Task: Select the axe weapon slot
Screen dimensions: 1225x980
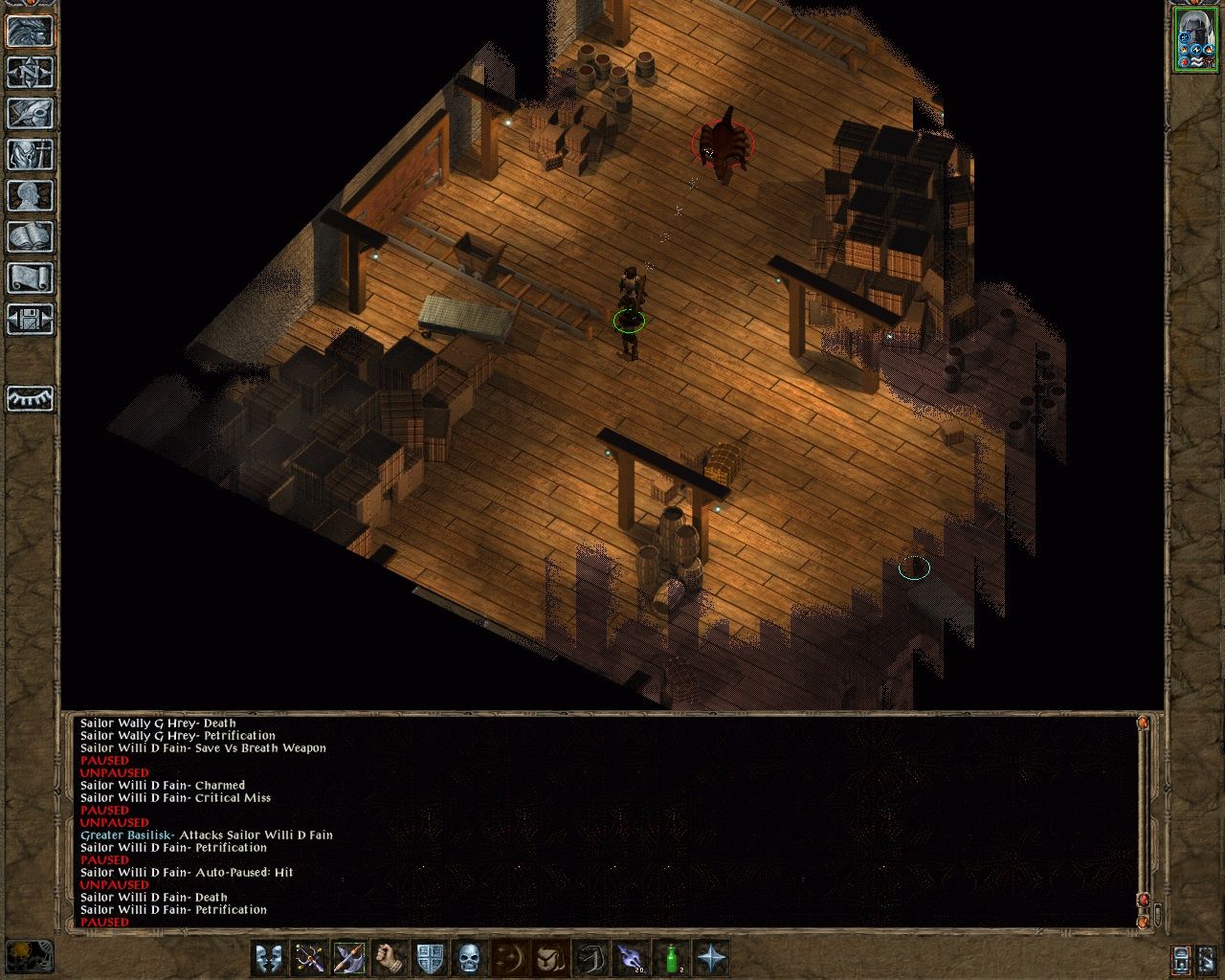Action: tap(349, 957)
